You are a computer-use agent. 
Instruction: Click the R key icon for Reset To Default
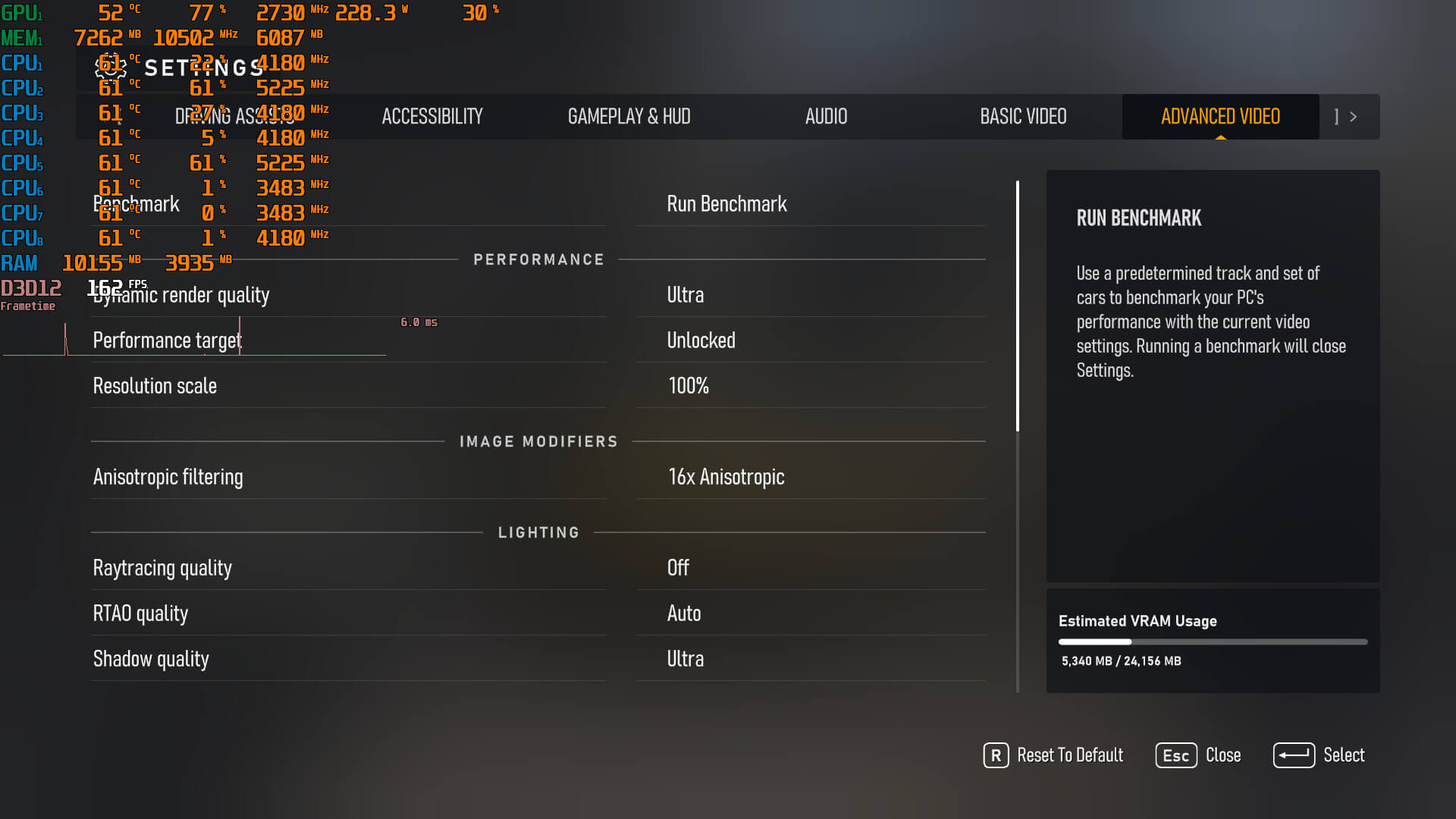(996, 755)
